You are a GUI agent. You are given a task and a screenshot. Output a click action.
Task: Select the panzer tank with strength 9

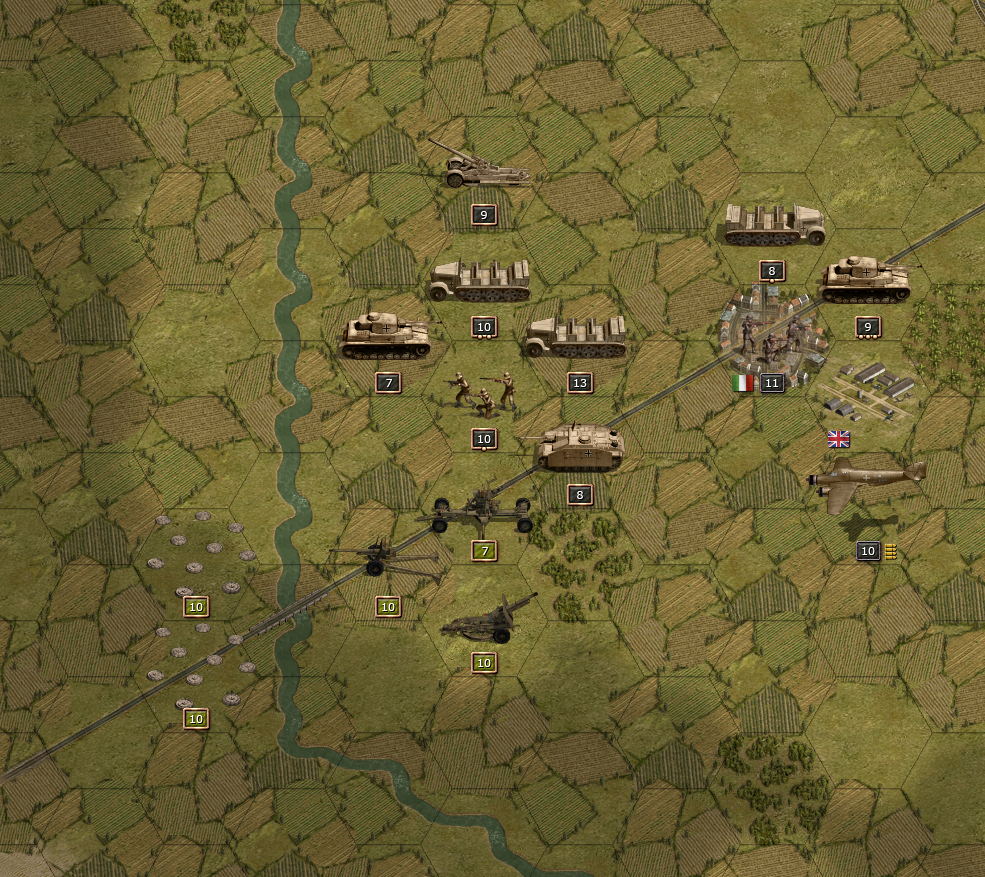pyautogui.click(x=867, y=280)
